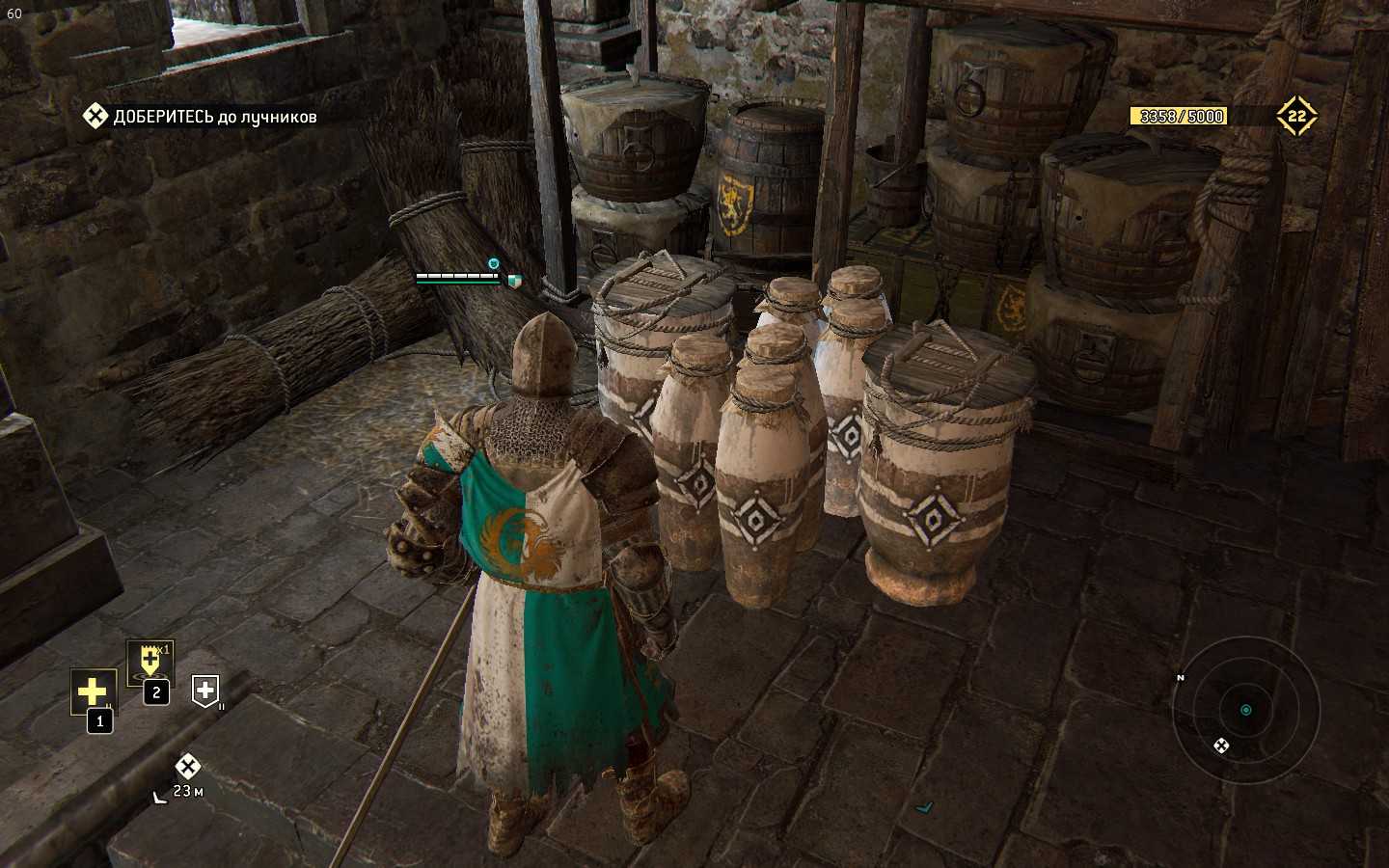
Task: Select the 23 m objective waypoint marker
Action: 187,767
